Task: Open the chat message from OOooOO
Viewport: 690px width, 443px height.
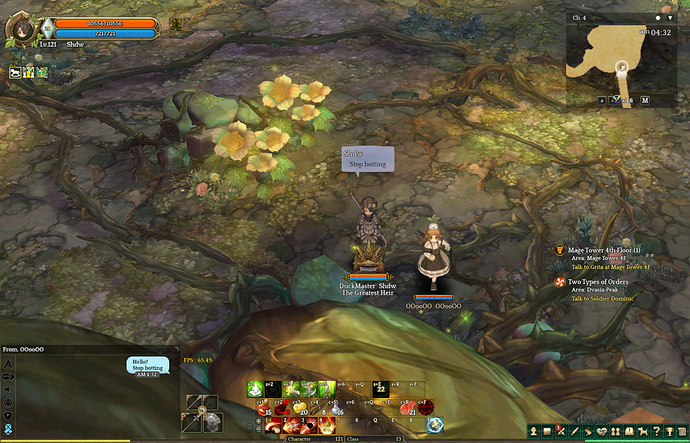Action: (x=147, y=365)
